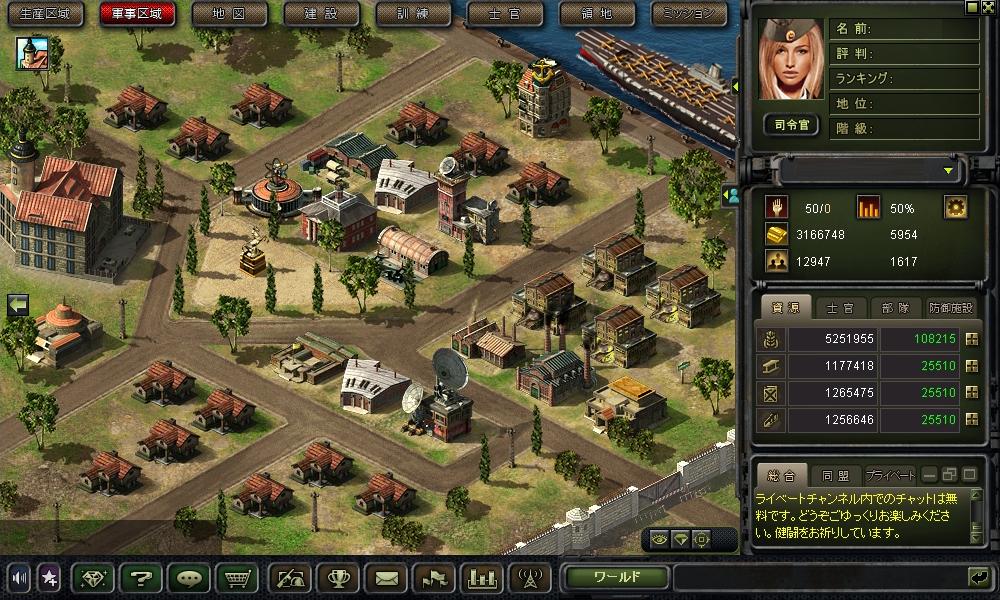
Task: Click the ワールド world channel button
Action: 616,577
